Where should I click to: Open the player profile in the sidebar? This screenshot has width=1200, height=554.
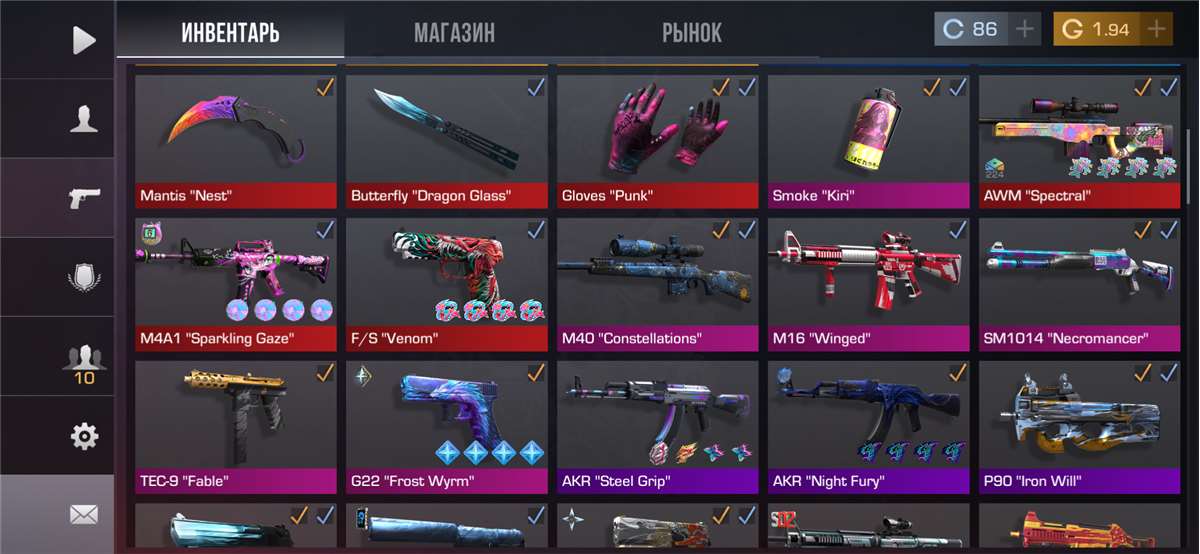[84, 119]
